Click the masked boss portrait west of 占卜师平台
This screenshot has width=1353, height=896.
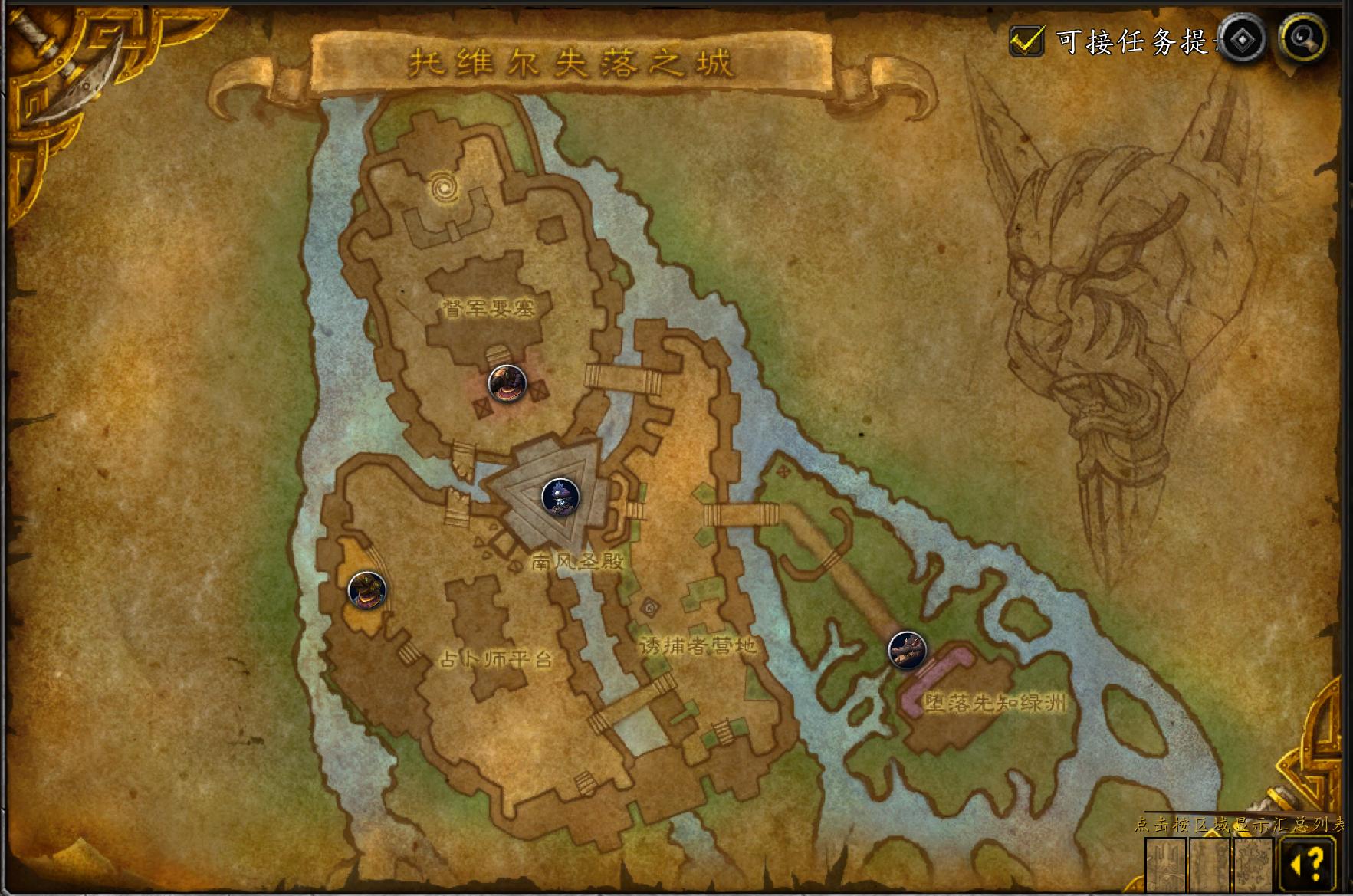[x=369, y=591]
